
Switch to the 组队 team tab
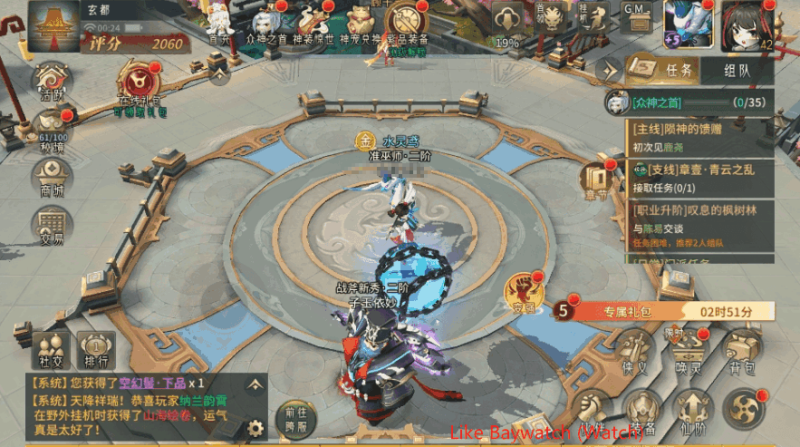point(736,70)
